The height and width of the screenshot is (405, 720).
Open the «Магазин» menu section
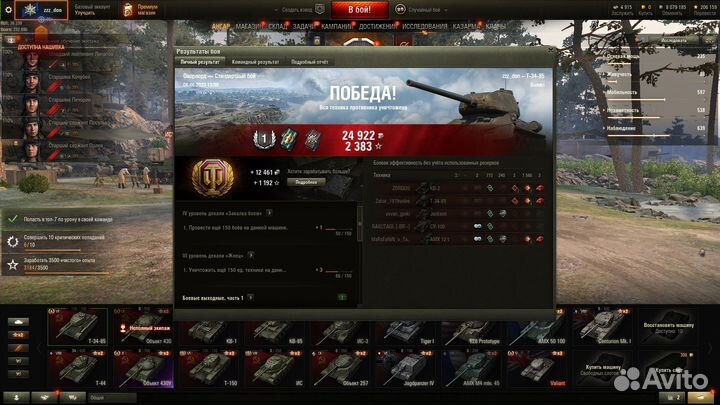248,25
